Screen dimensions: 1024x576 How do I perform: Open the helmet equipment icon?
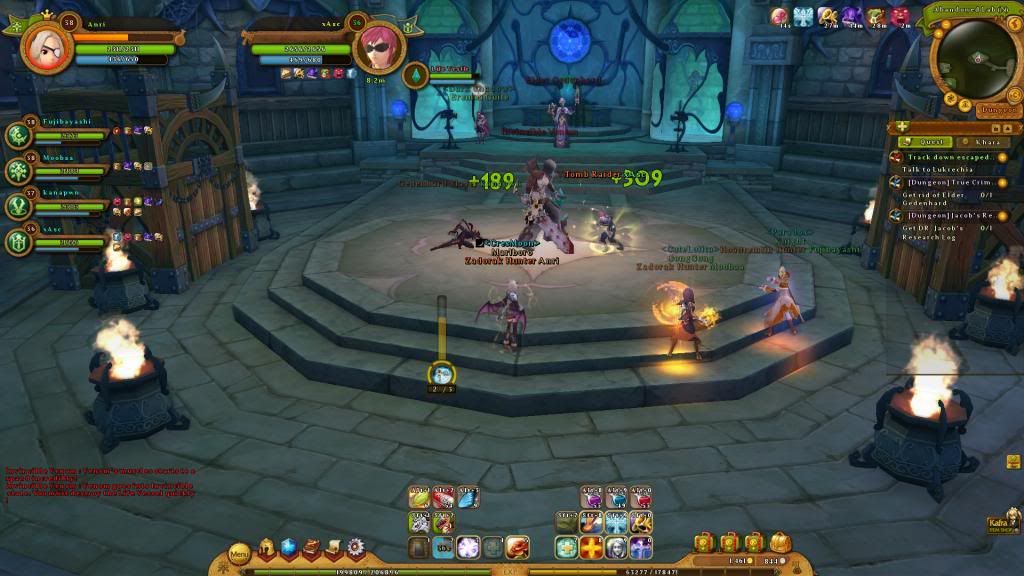[266, 547]
